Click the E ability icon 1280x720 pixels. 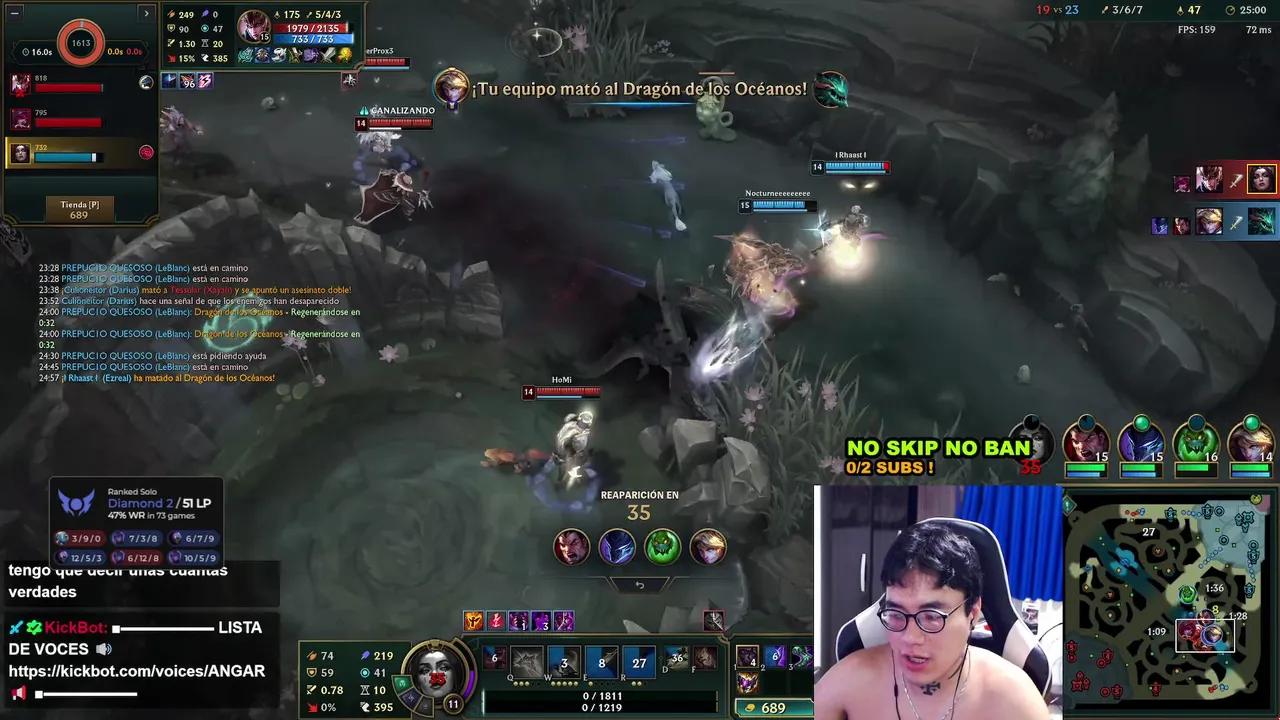click(x=600, y=660)
